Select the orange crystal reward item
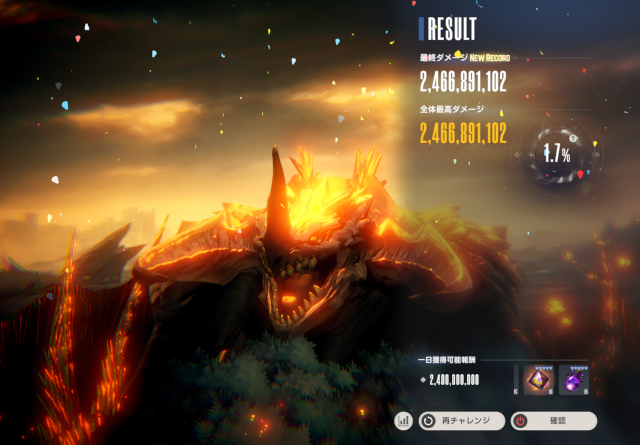 tap(540, 379)
